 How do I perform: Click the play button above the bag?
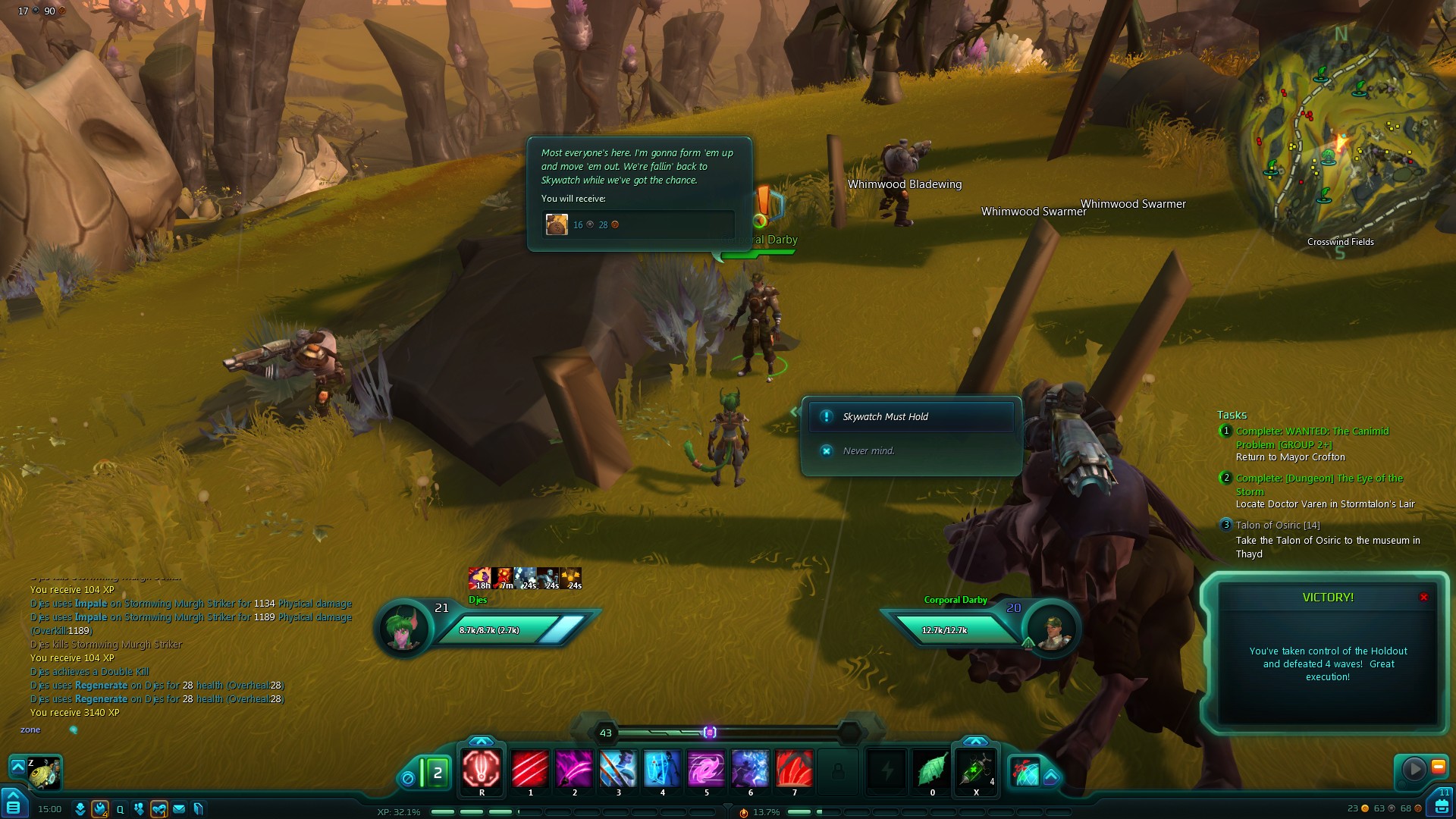point(1414,769)
